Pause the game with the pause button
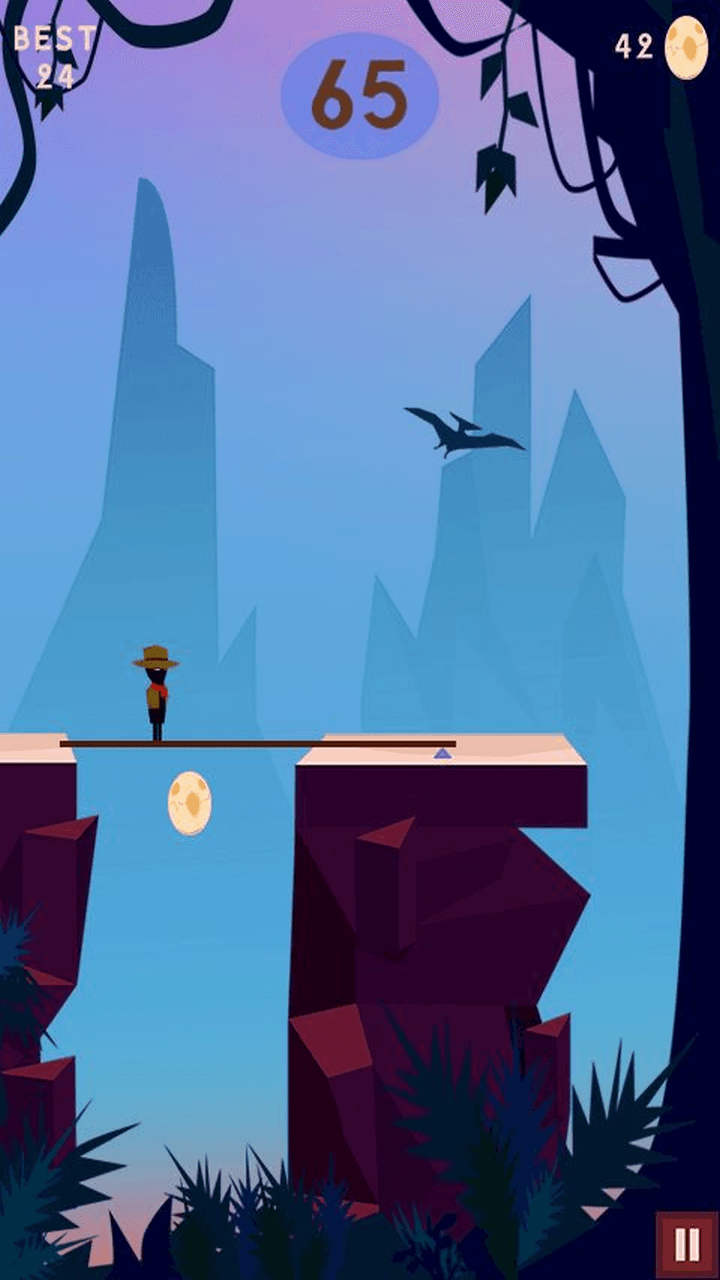720x1280 pixels. click(x=687, y=1244)
